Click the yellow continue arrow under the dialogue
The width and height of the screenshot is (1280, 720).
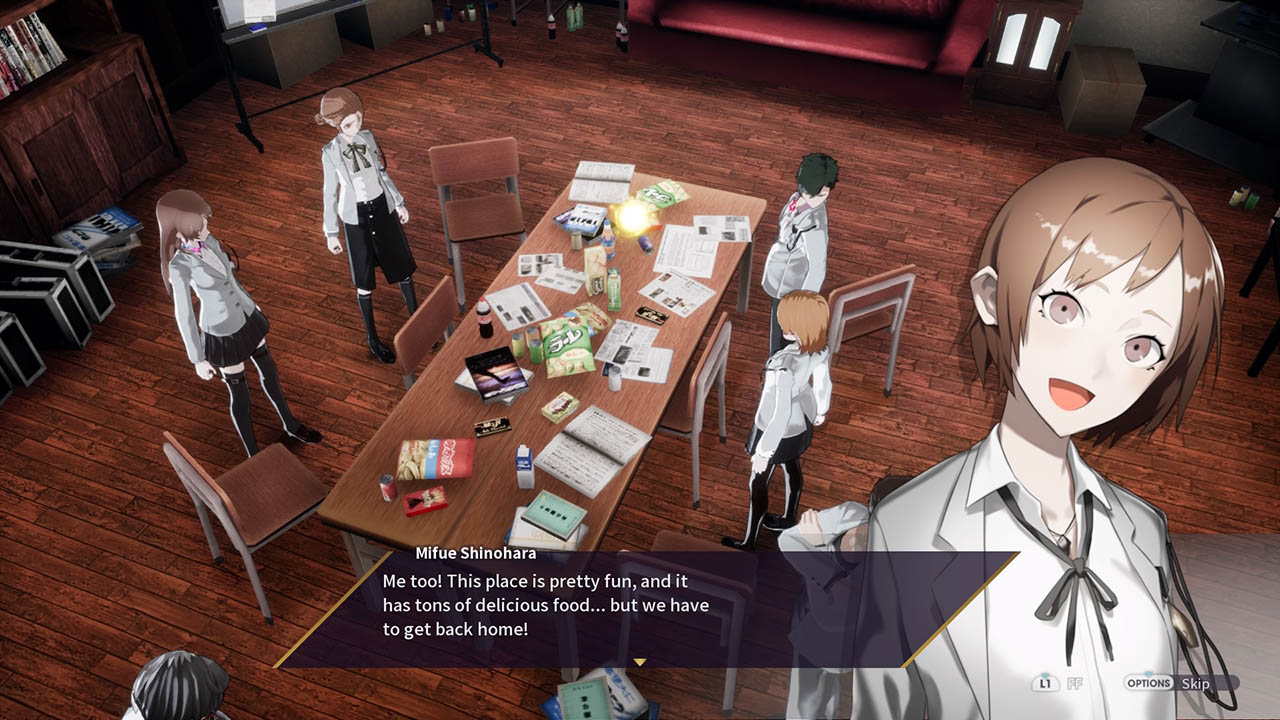click(x=640, y=661)
